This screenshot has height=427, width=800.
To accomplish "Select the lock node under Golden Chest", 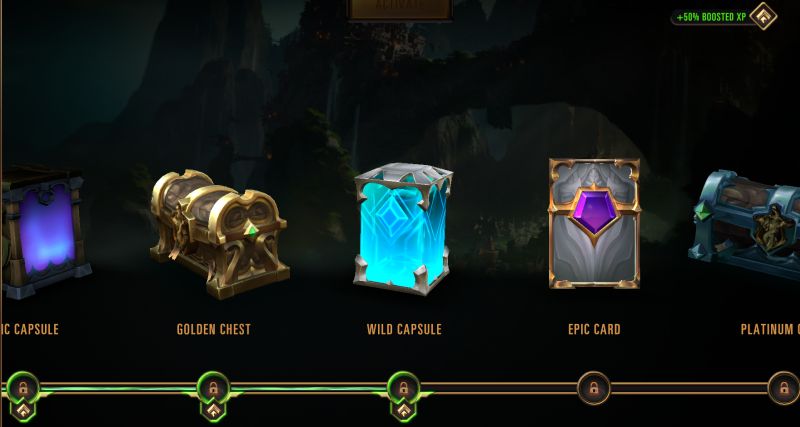I will point(213,386).
